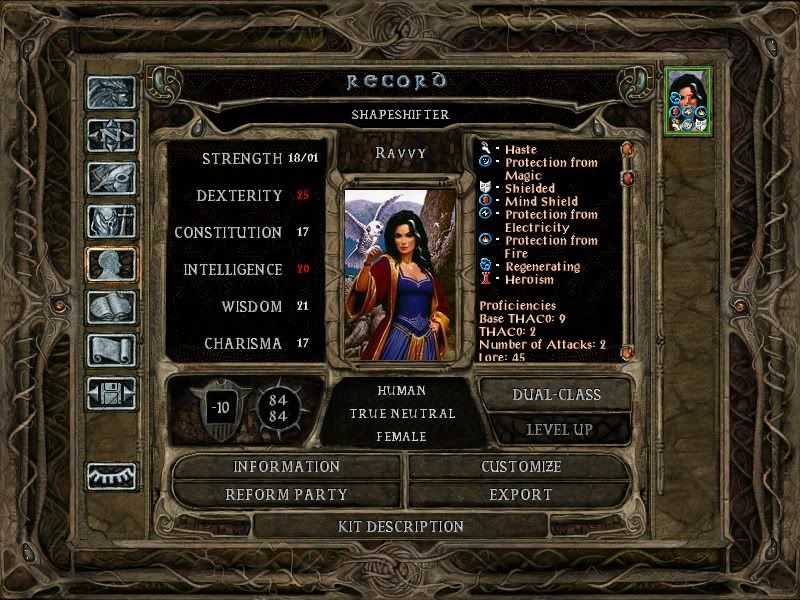The height and width of the screenshot is (600, 800).
Task: Open the mage spellbook icon
Action: 111,308
